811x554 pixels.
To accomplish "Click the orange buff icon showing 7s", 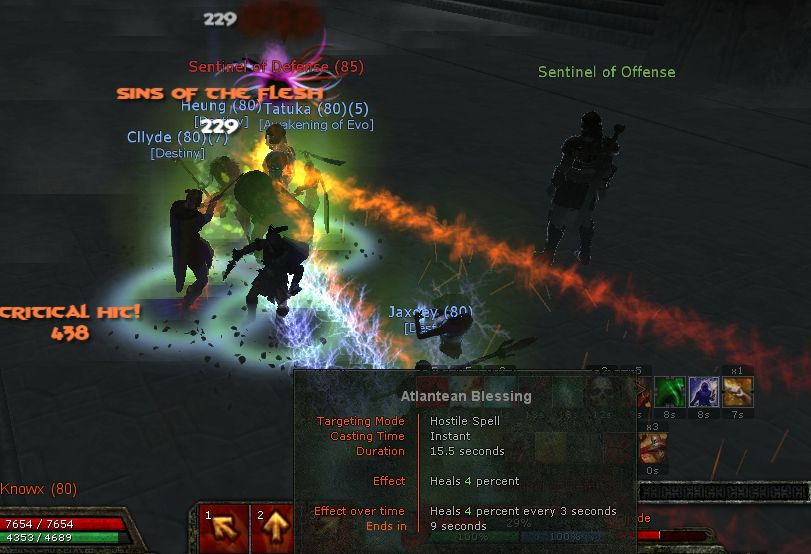I will tap(737, 392).
